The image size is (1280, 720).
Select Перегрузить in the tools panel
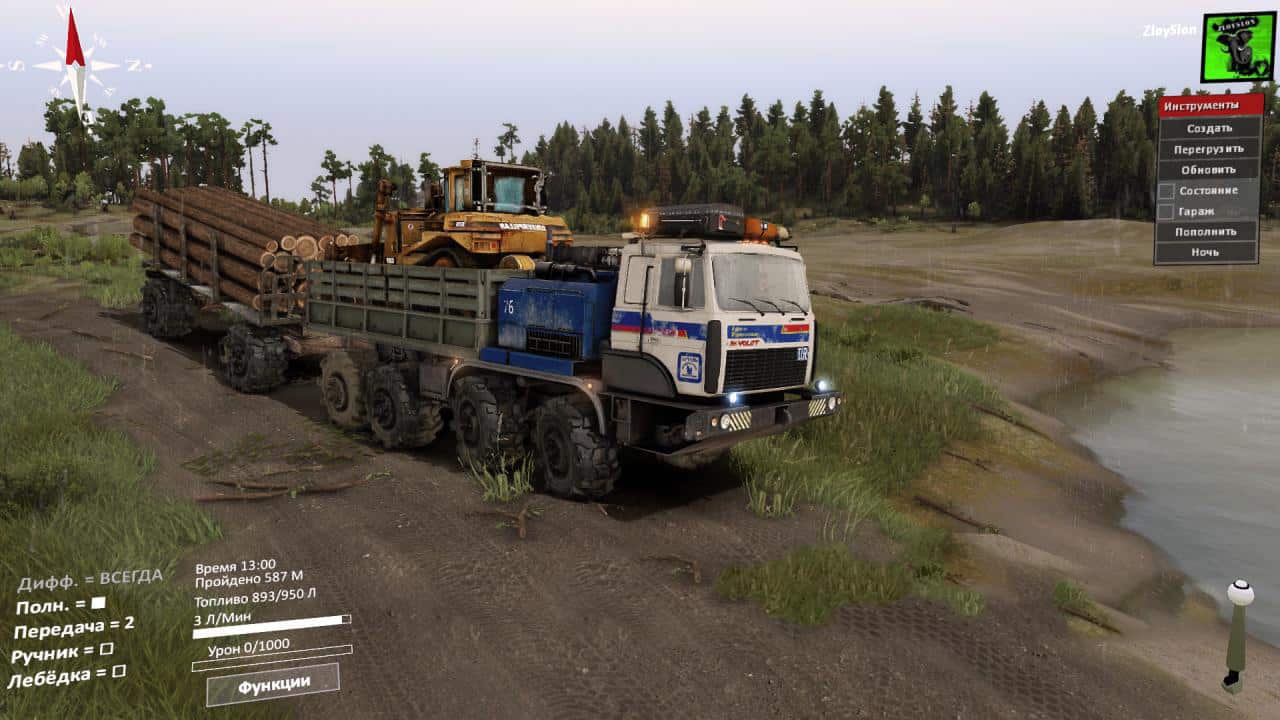pos(1209,149)
